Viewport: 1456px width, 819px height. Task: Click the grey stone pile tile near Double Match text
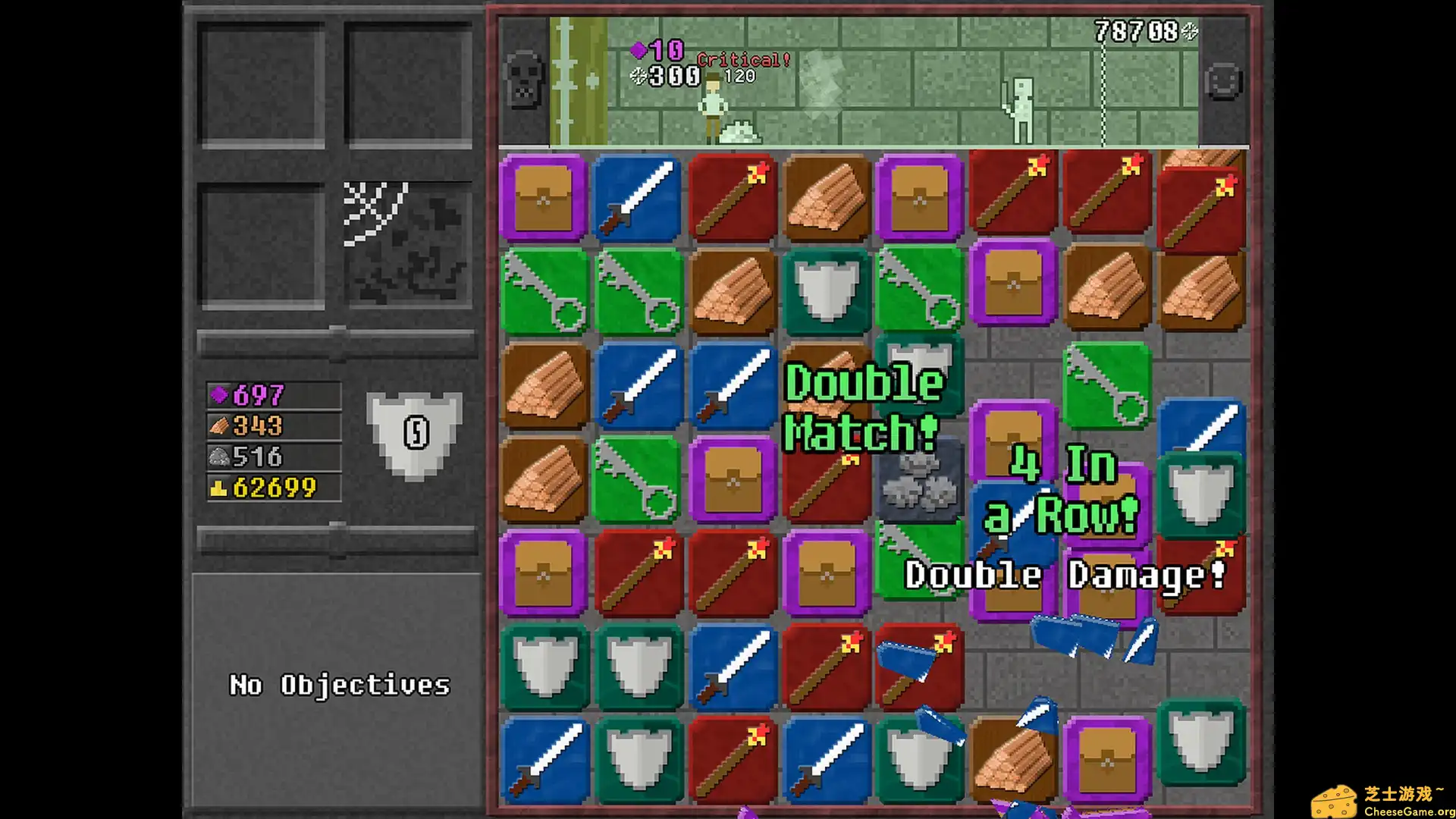(x=920, y=482)
